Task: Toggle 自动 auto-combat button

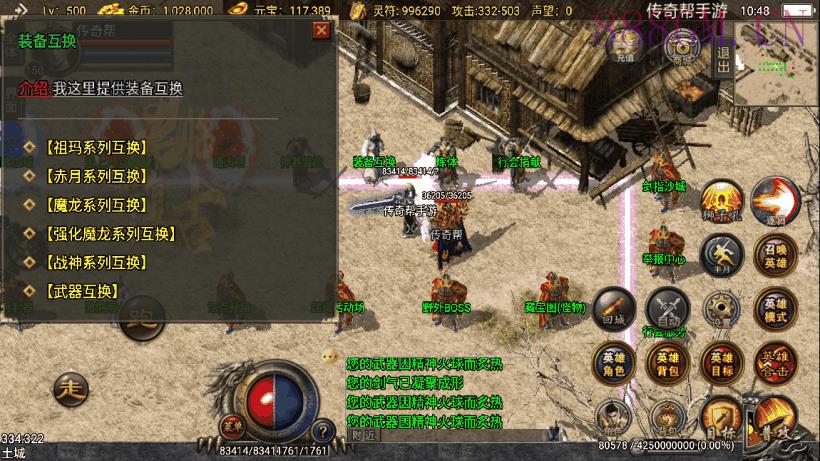Action: coord(667,309)
